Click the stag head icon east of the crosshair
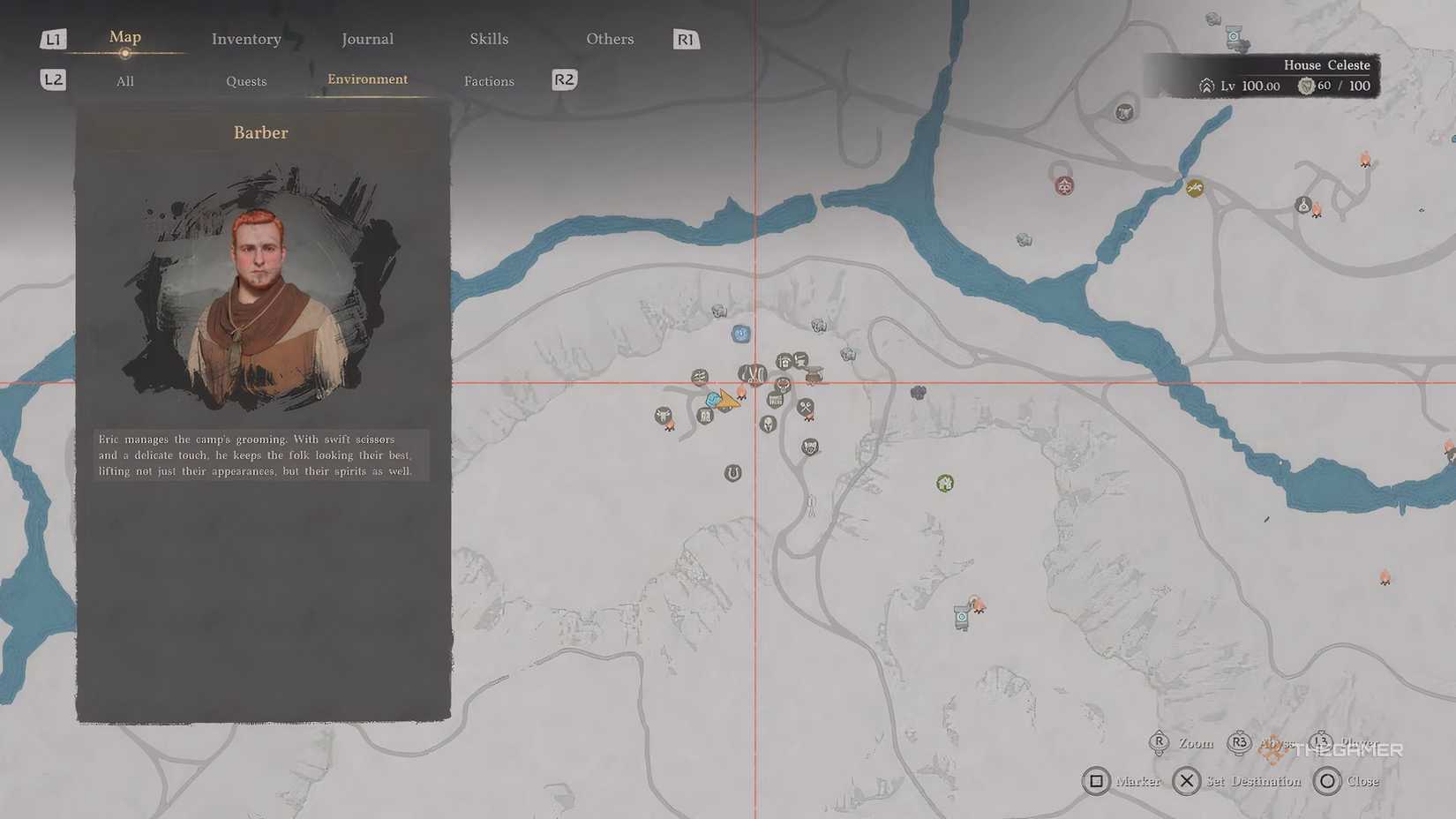 pyautogui.click(x=783, y=384)
